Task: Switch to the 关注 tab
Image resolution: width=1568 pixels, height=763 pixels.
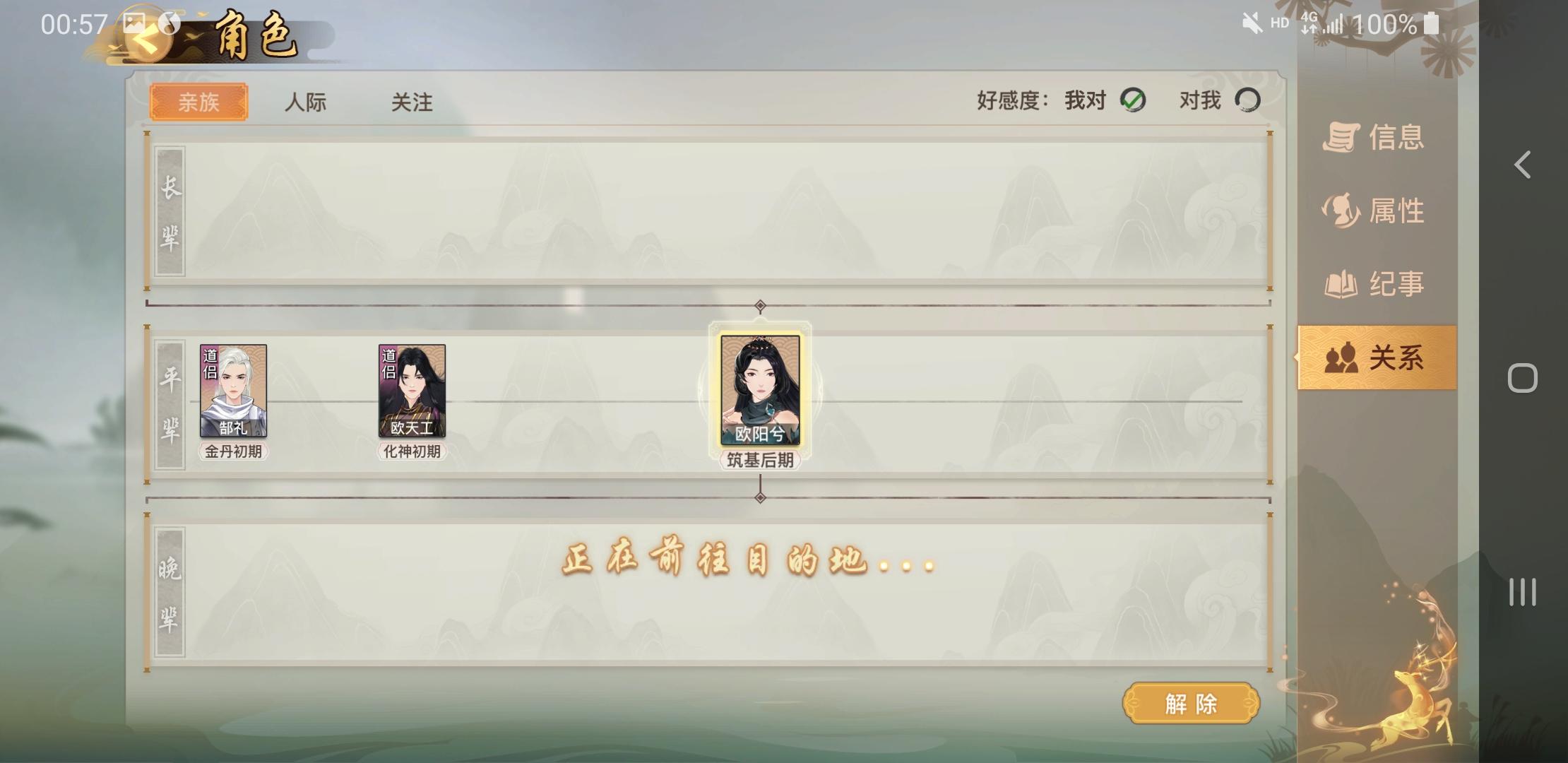Action: tap(413, 102)
